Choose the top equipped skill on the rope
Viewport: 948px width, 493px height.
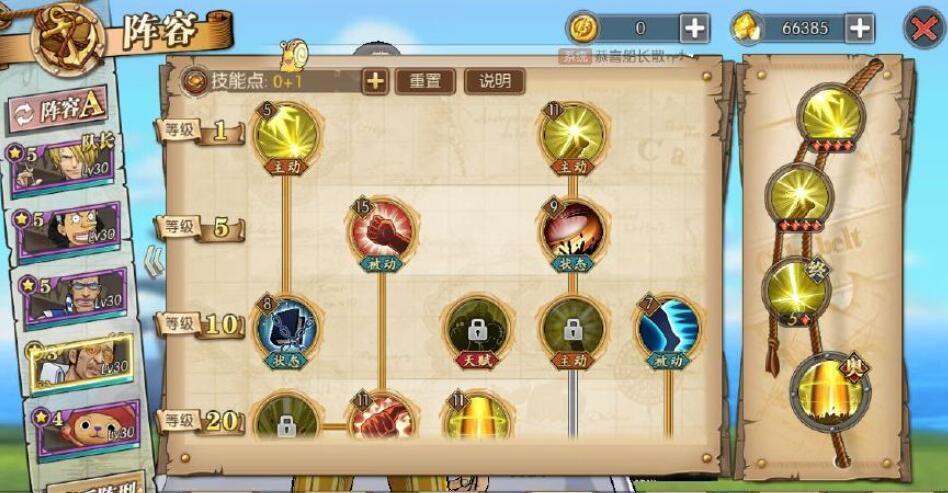tap(831, 117)
